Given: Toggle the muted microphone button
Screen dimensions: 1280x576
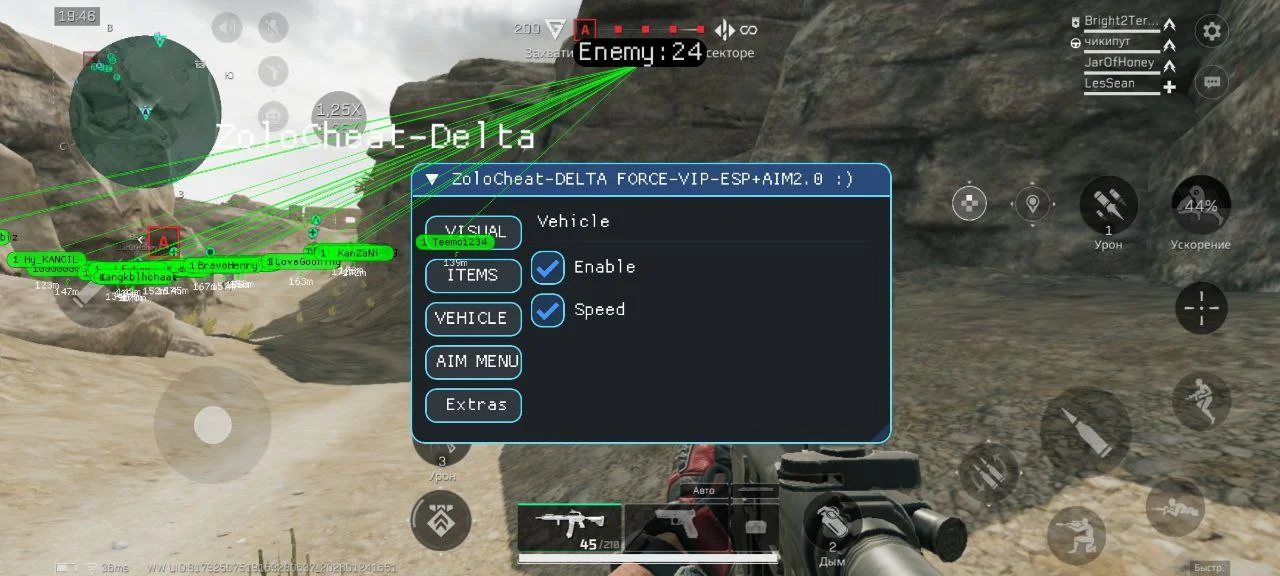Looking at the screenshot, I should [x=272, y=28].
